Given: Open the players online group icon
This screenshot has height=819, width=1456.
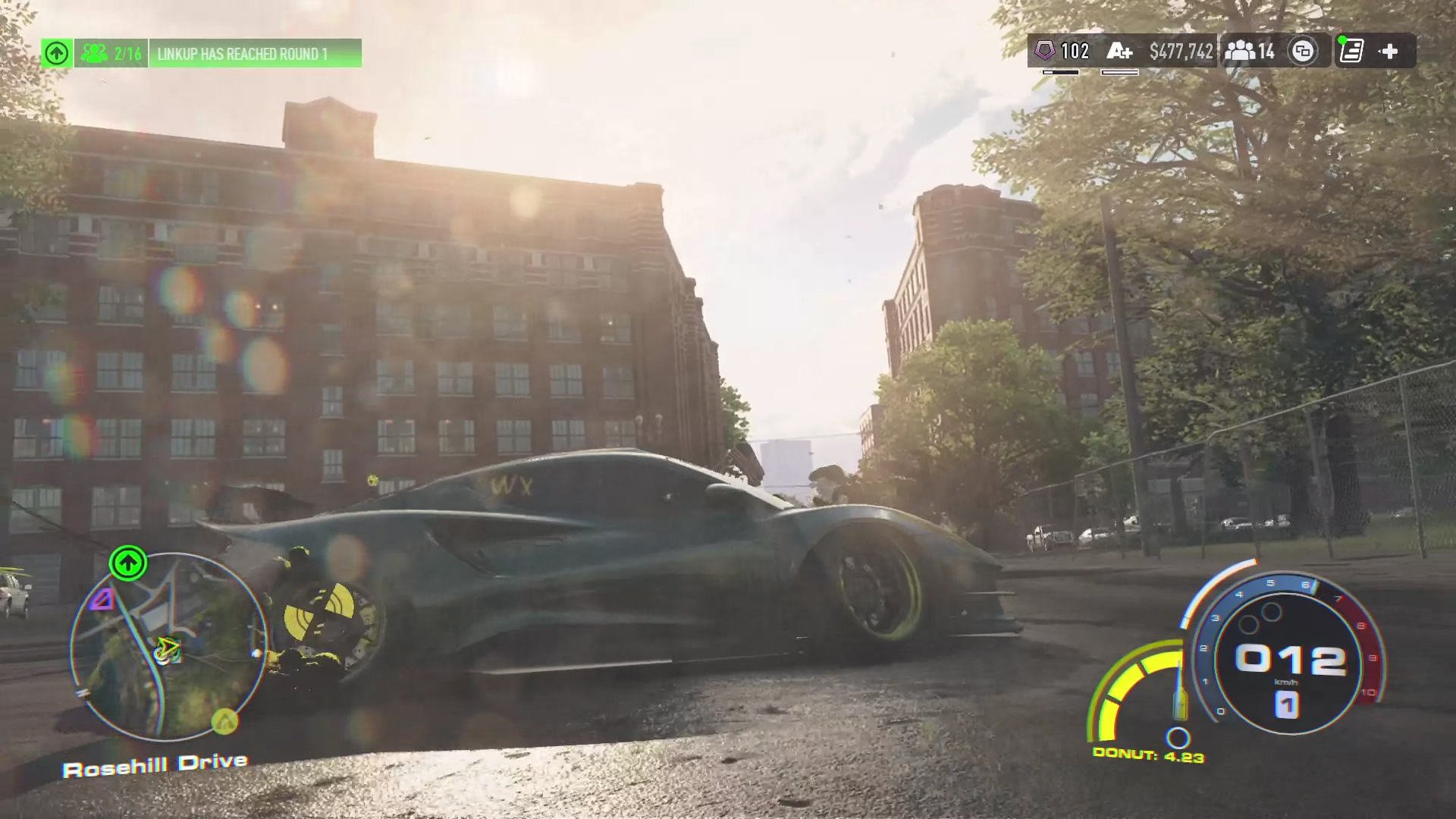Looking at the screenshot, I should coord(1249,52).
